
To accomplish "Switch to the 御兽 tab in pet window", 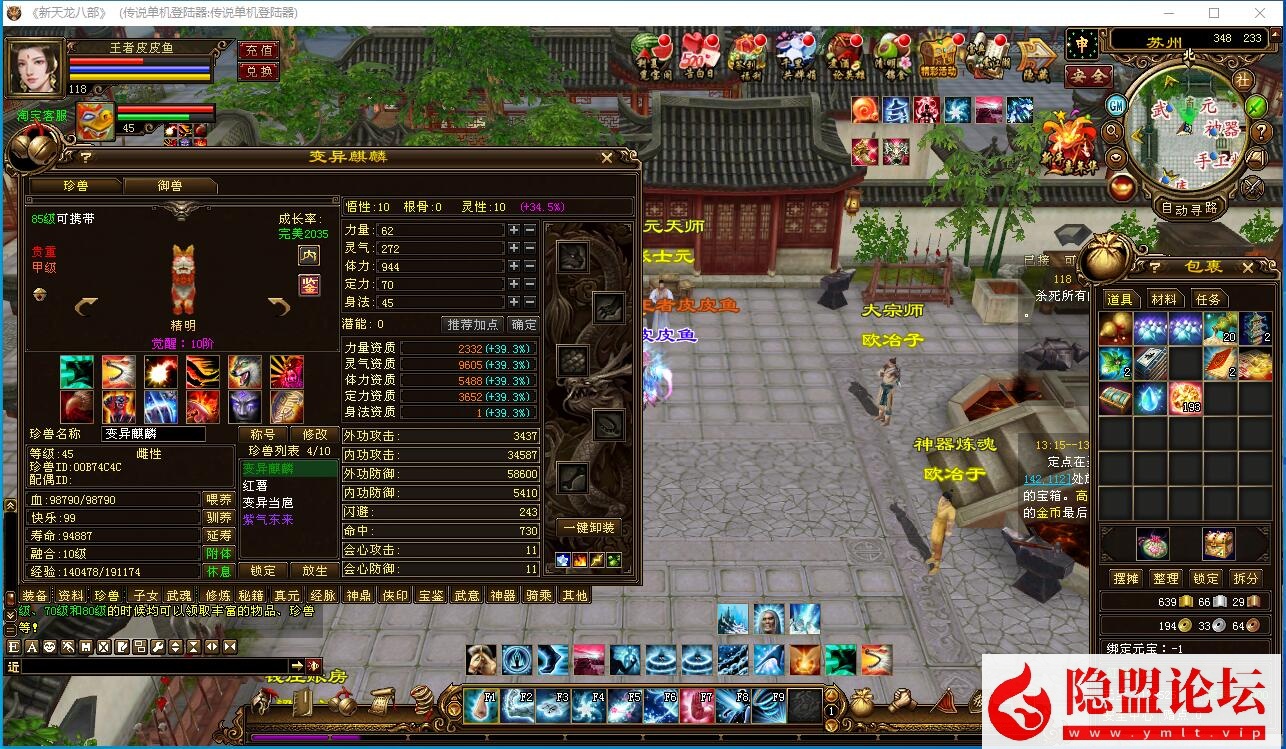I will (x=170, y=186).
